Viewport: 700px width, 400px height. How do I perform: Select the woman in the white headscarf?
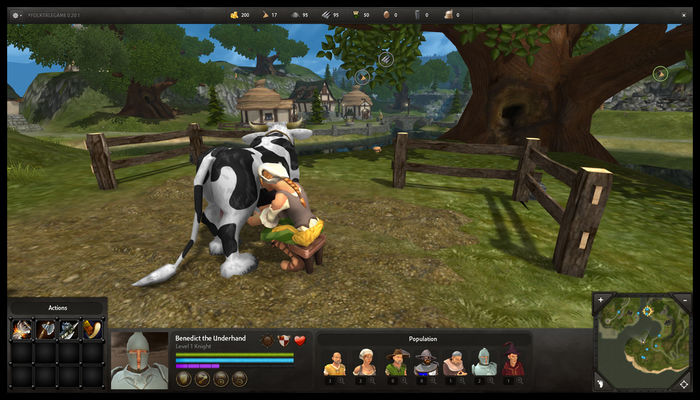tap(364, 363)
